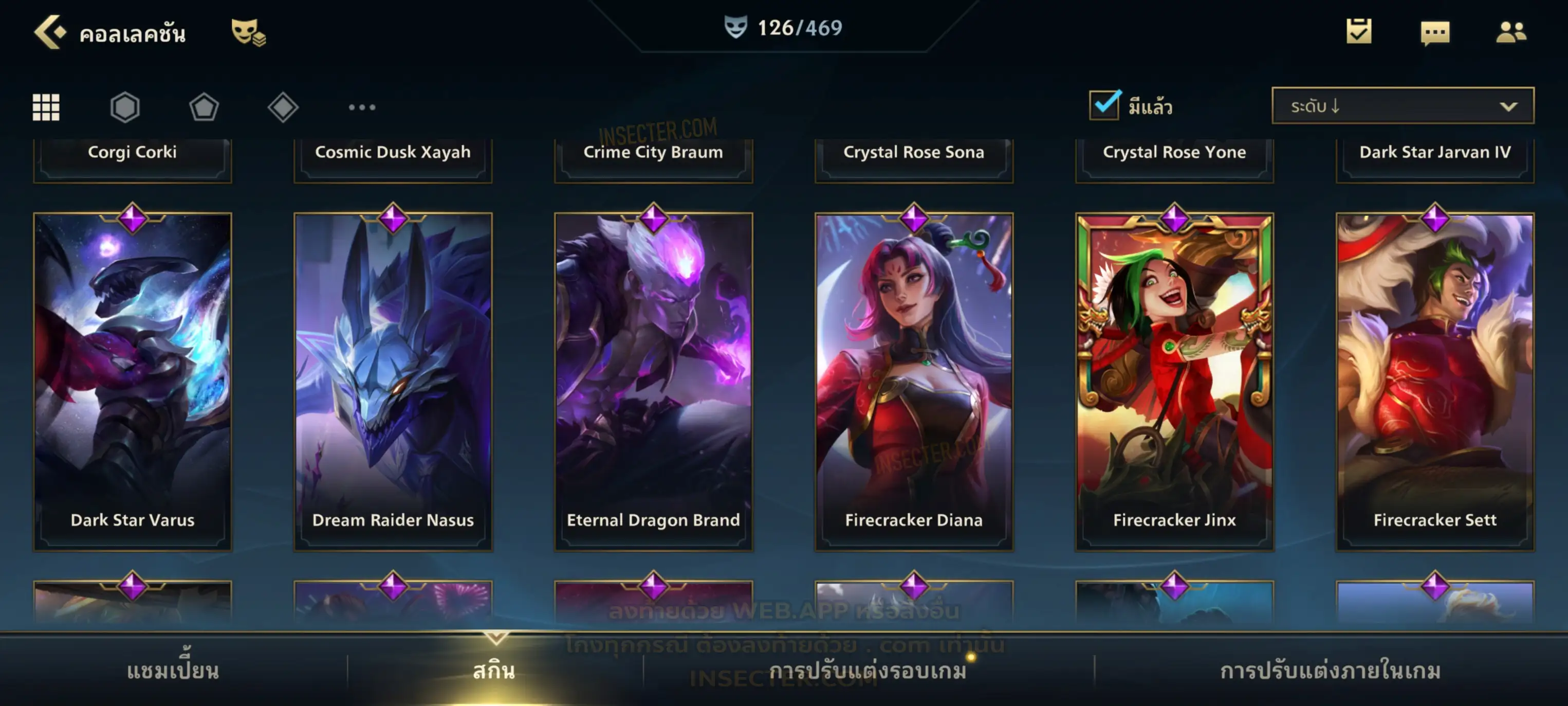Filter skins by the pentagon rarity icon
This screenshot has height=706, width=1568.
[x=204, y=107]
